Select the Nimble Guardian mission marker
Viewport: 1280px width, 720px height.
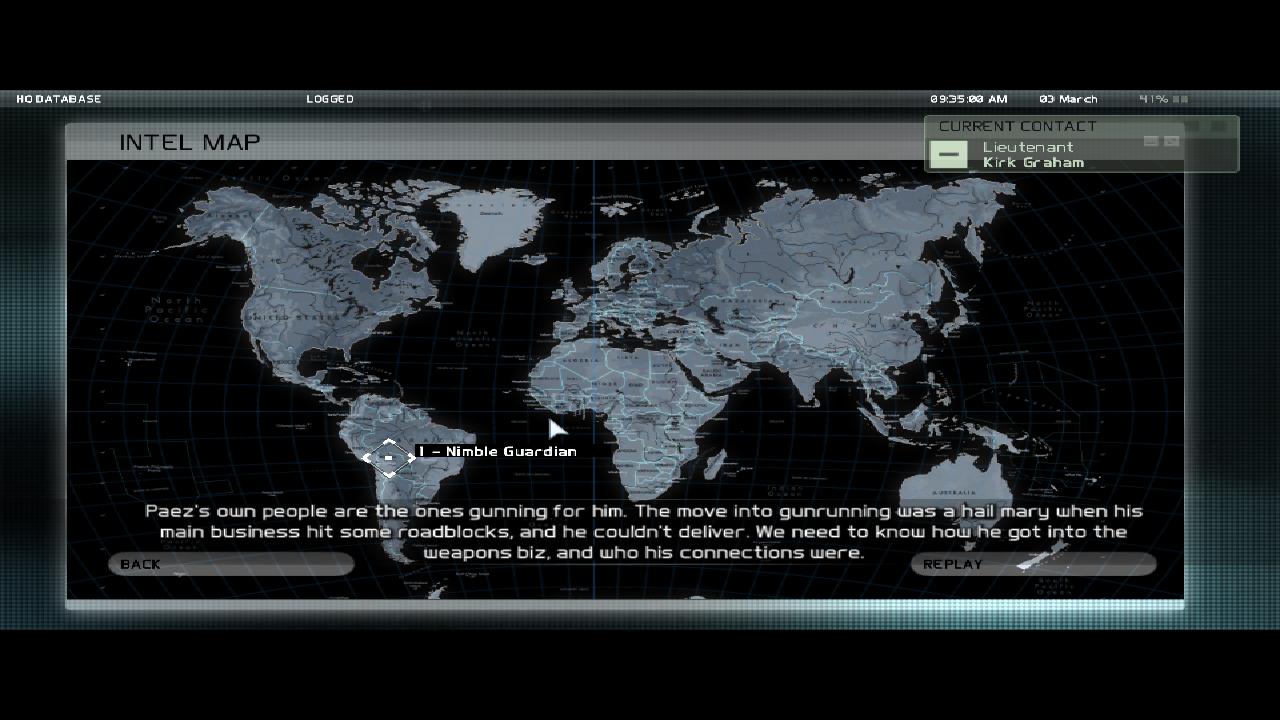(x=389, y=458)
